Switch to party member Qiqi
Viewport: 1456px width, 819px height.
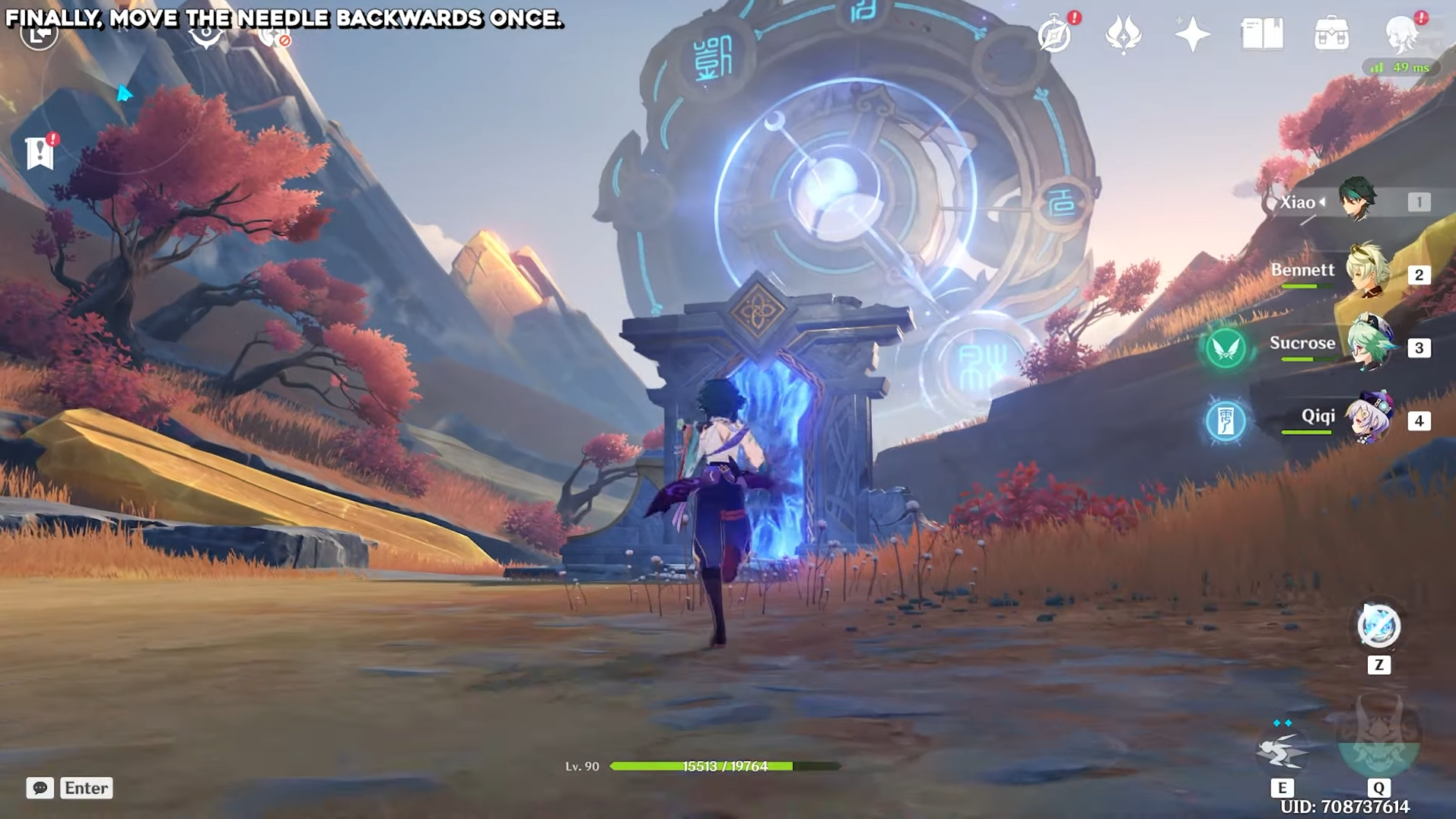1369,418
